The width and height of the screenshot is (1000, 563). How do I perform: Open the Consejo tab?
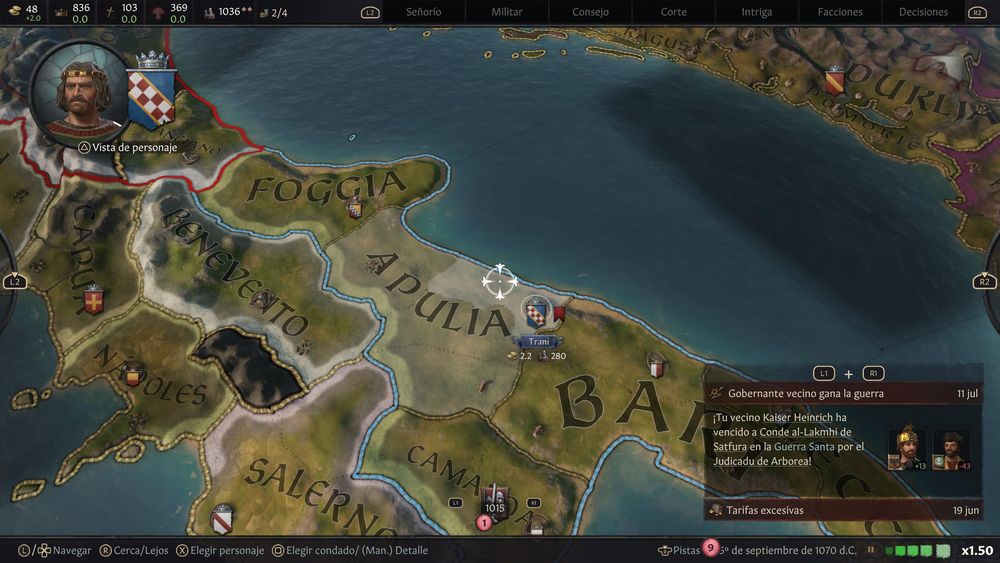click(x=590, y=12)
